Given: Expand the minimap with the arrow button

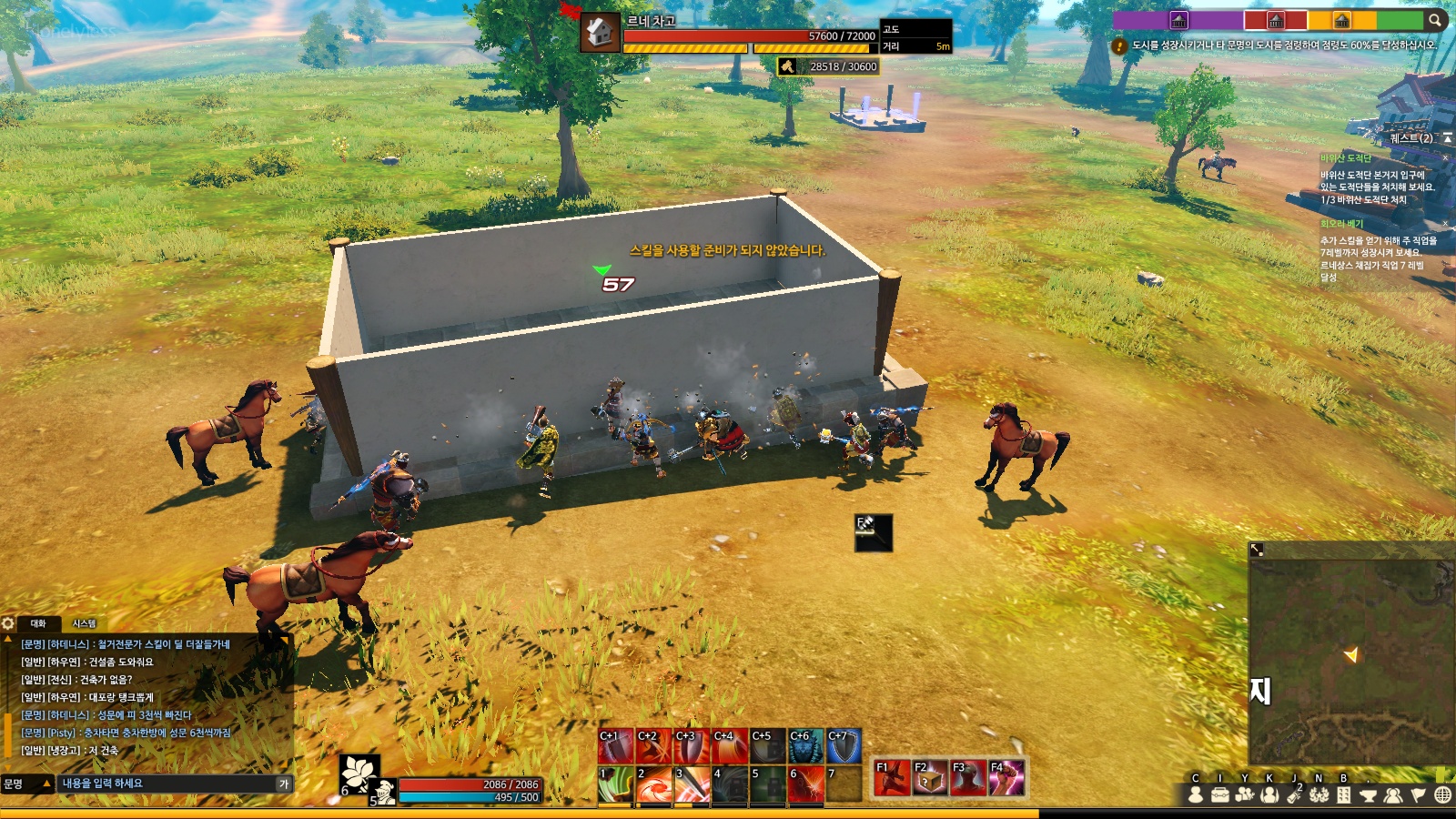Looking at the screenshot, I should pos(1257,550).
